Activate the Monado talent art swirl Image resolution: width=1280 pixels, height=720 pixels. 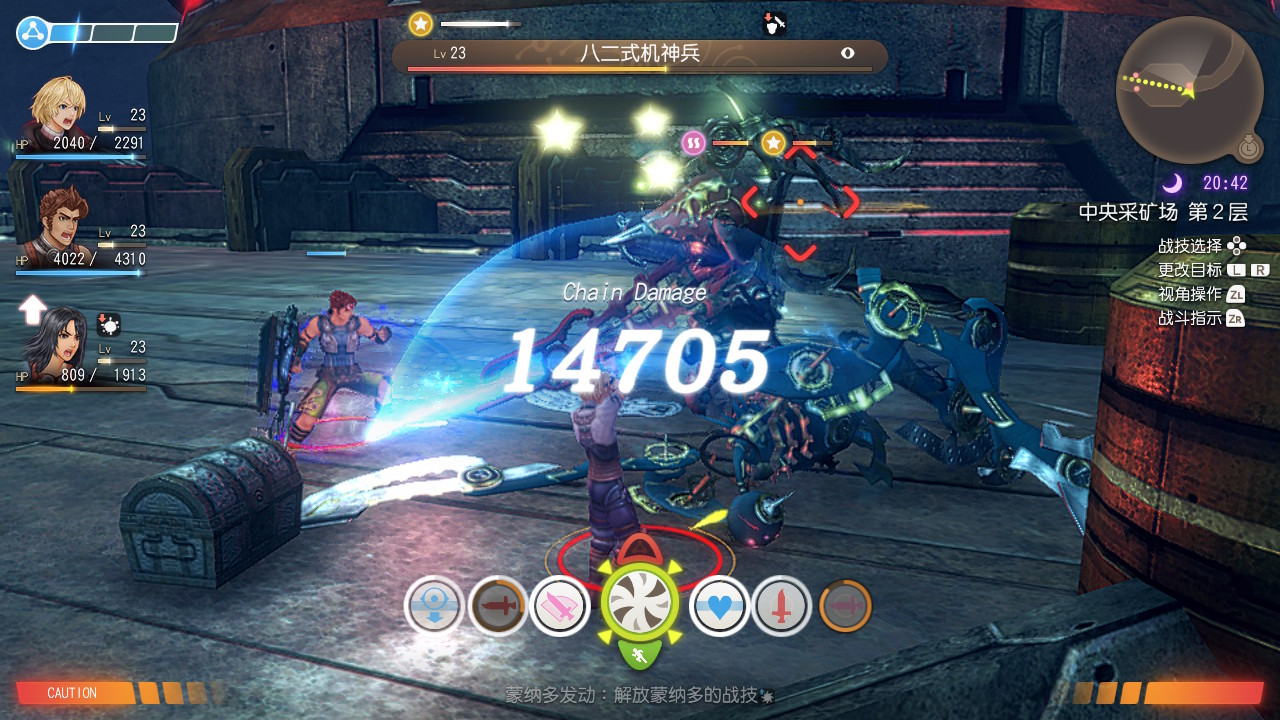(640, 603)
